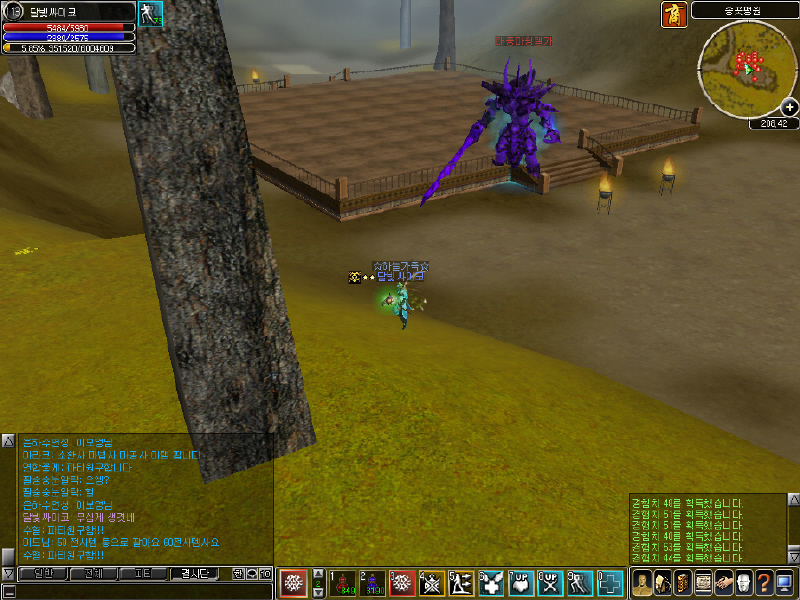Switch to the 파티 chat tab

(142, 574)
